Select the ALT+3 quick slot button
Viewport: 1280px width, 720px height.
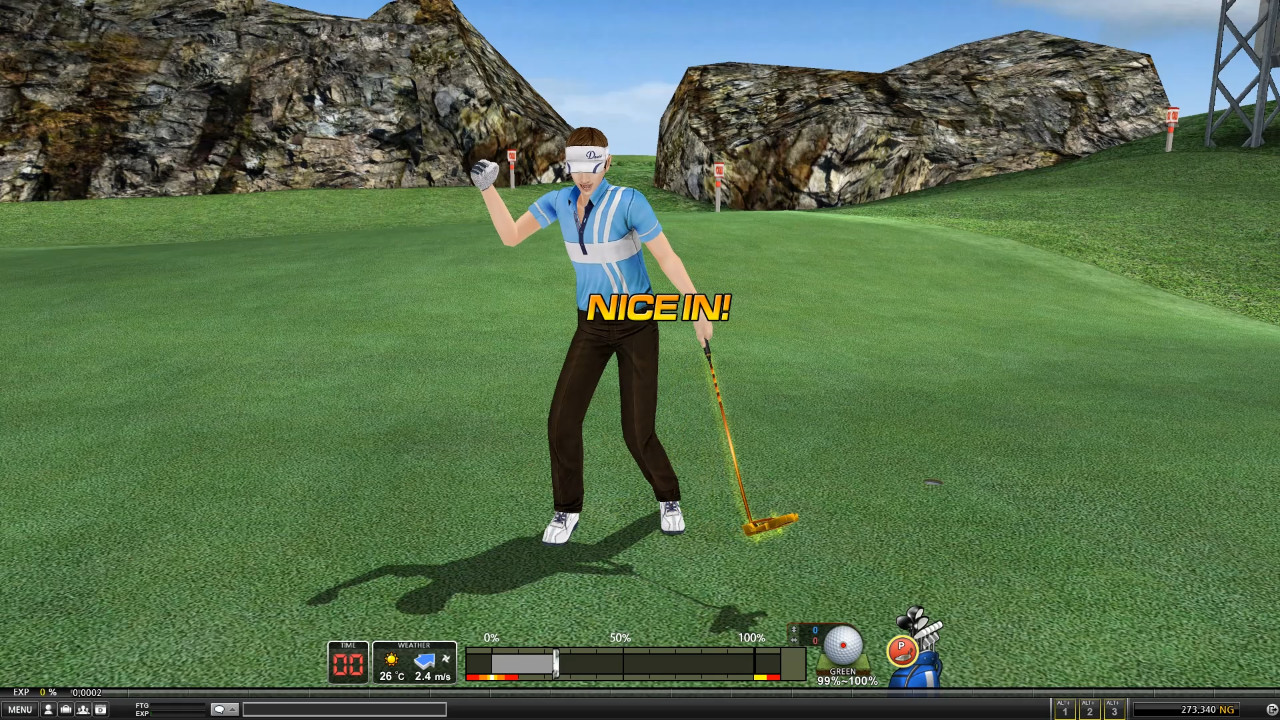coord(1113,709)
